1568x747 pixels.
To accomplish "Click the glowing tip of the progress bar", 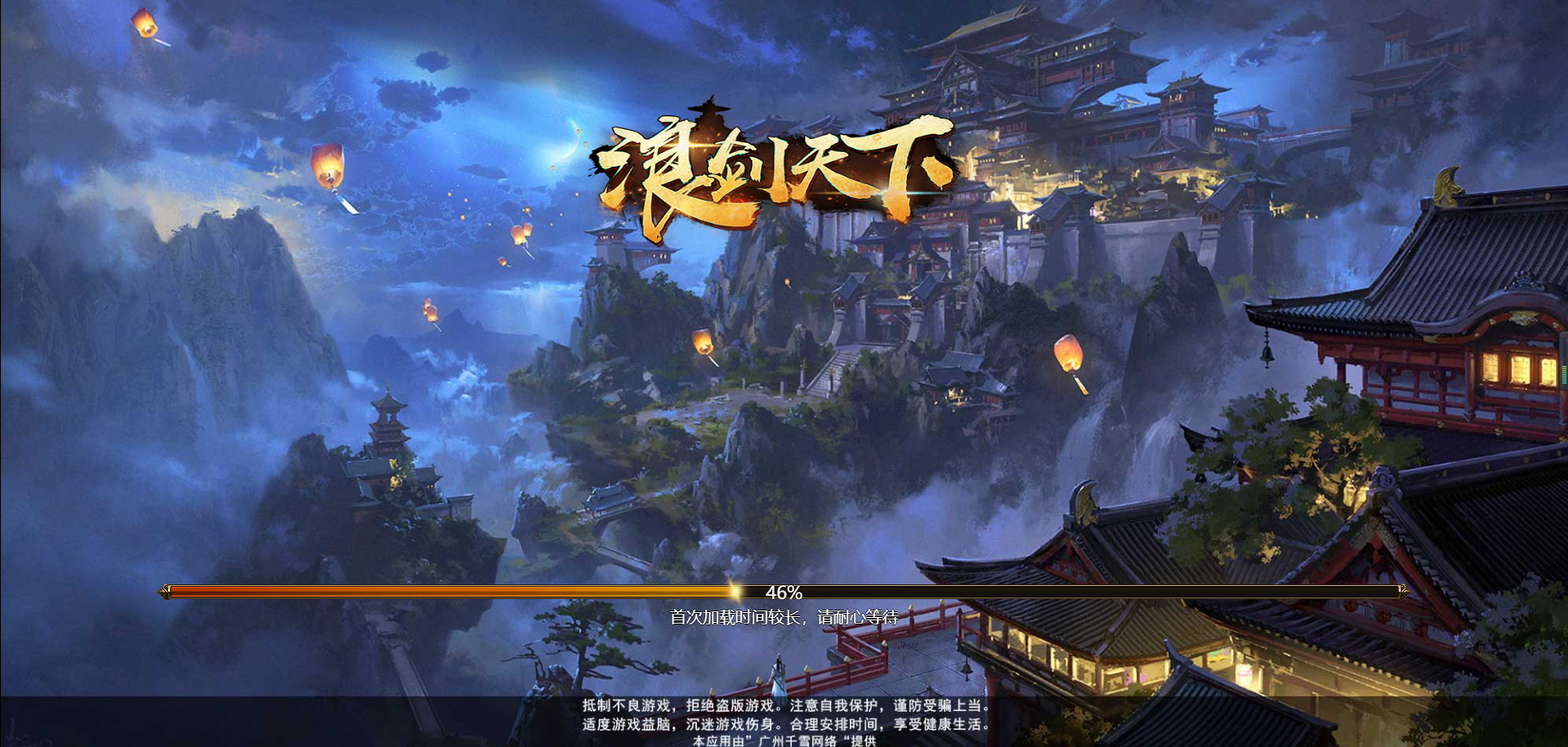I will click(735, 590).
